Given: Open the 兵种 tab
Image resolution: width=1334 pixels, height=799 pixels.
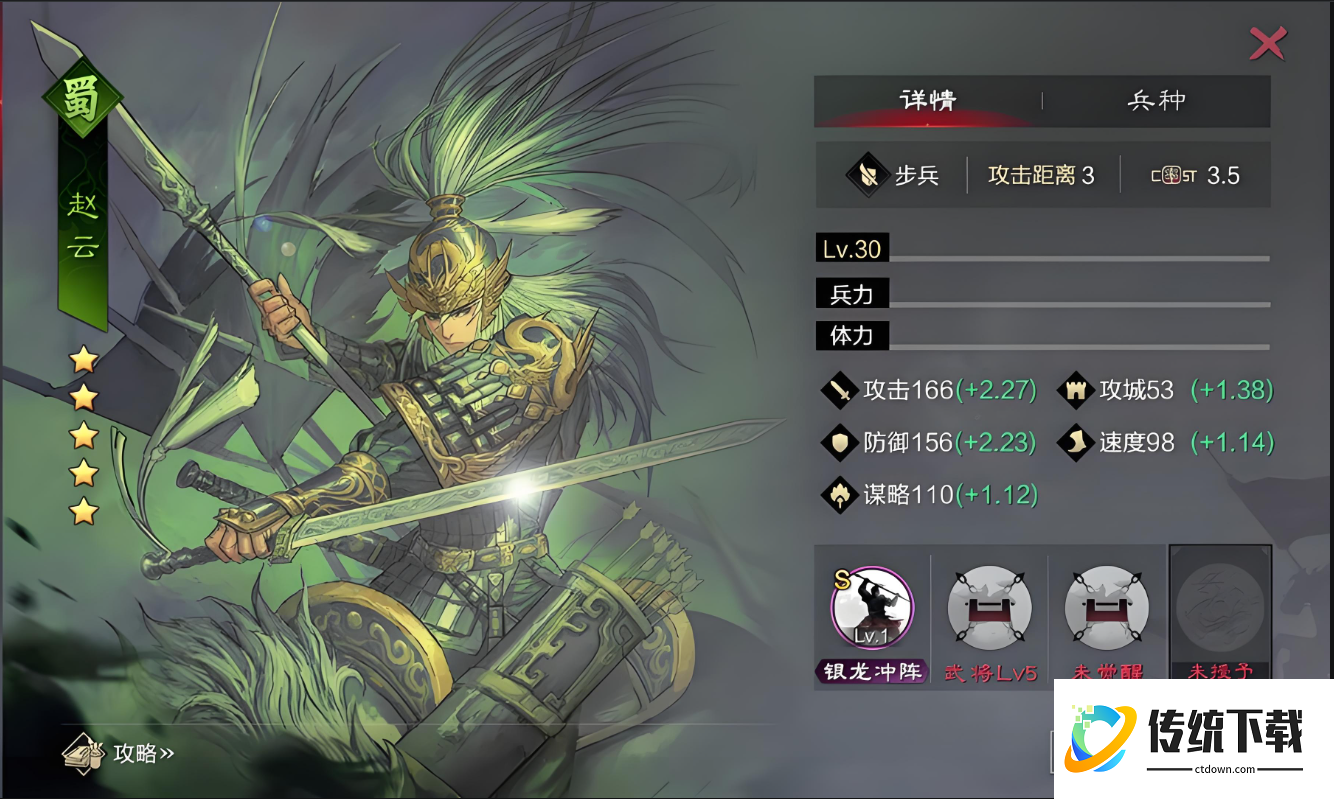Looking at the screenshot, I should 1156,100.
